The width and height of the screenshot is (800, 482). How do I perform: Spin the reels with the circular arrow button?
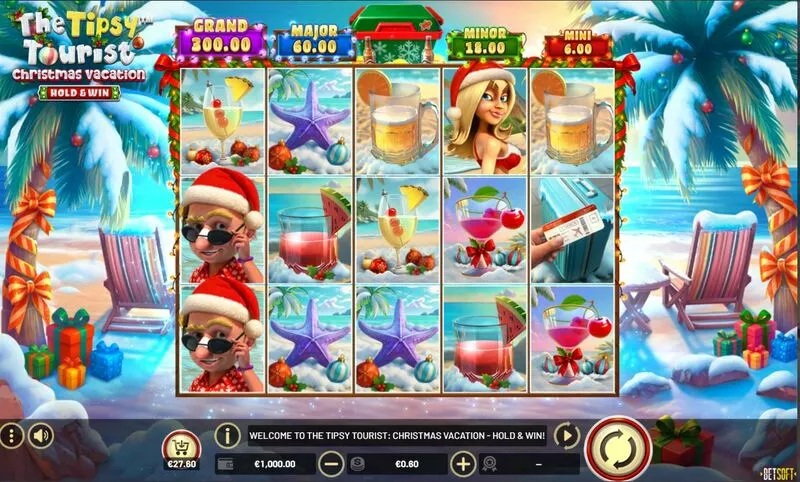(x=617, y=449)
